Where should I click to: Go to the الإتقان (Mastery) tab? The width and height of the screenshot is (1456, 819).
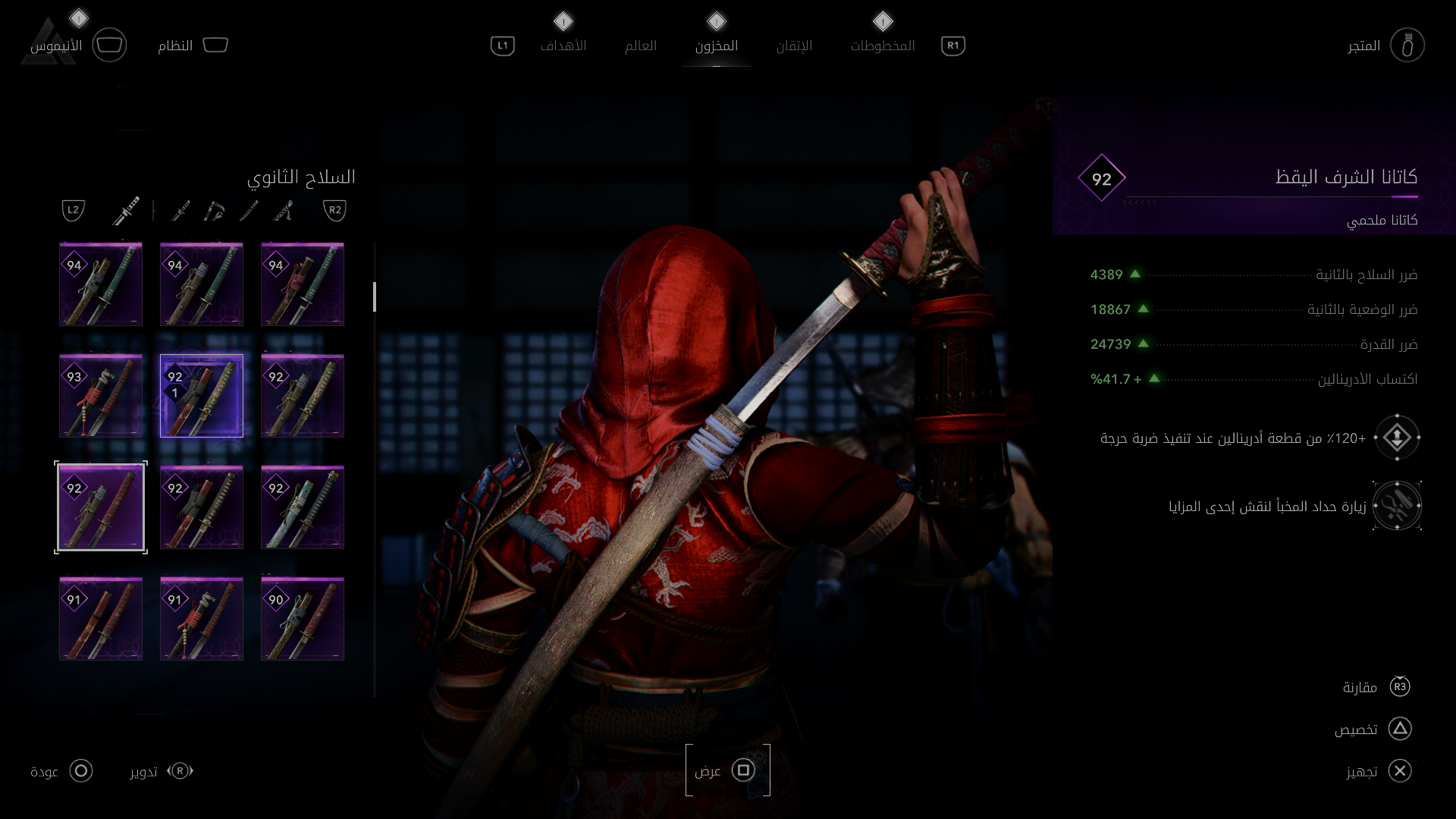pyautogui.click(x=794, y=45)
